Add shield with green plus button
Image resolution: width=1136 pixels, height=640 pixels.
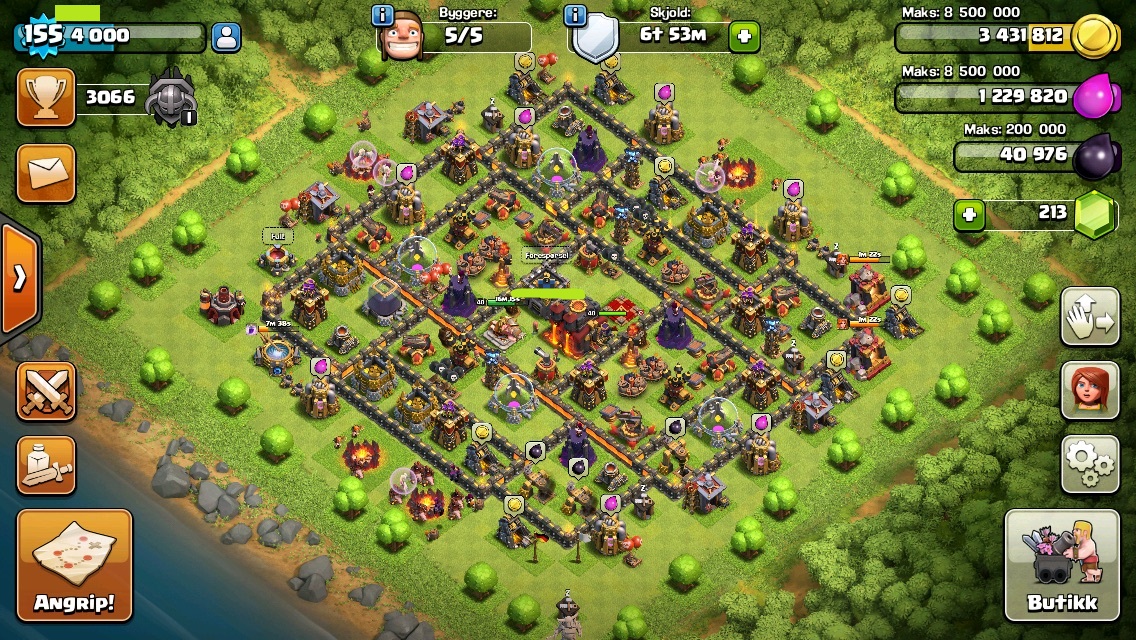pos(744,37)
